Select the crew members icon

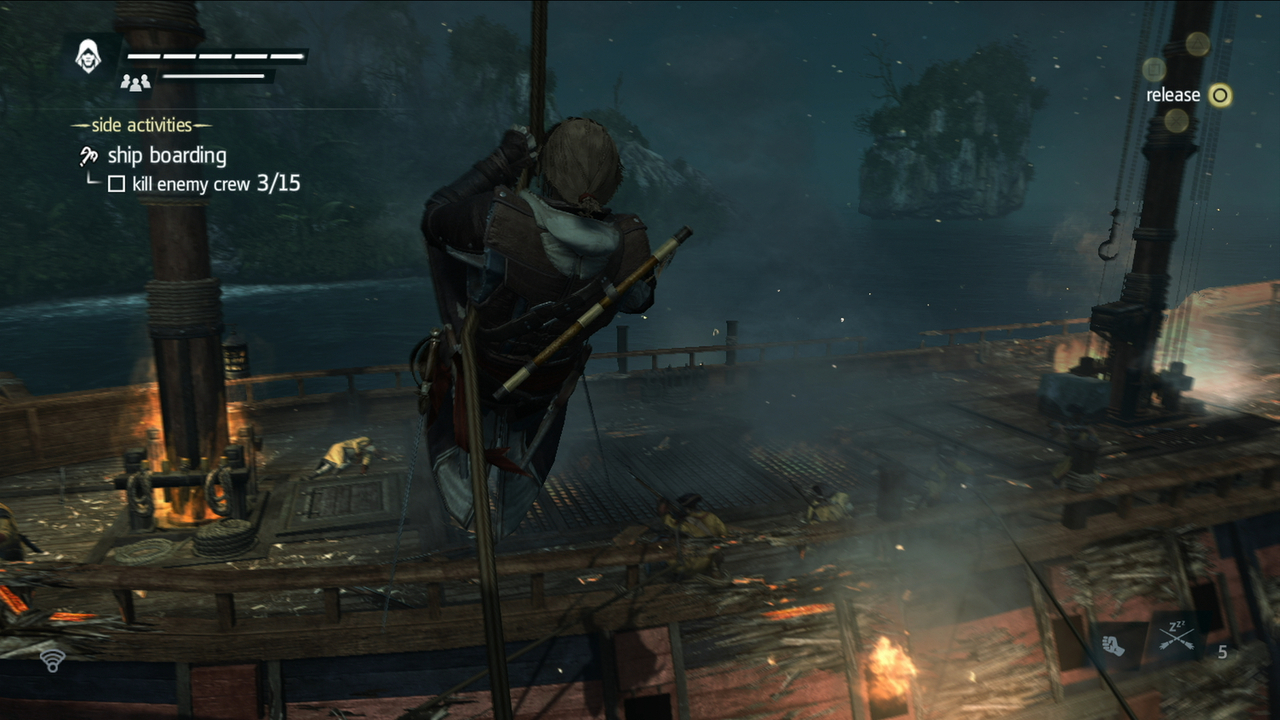coord(135,82)
